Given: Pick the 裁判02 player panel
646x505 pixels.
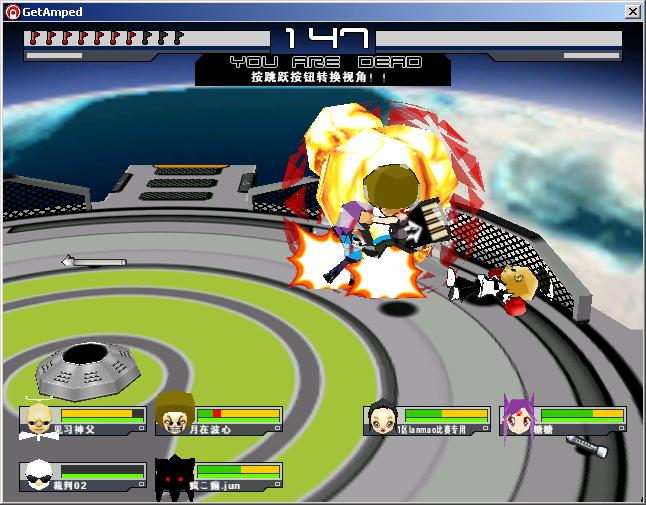Looking at the screenshot, I should [x=83, y=477].
